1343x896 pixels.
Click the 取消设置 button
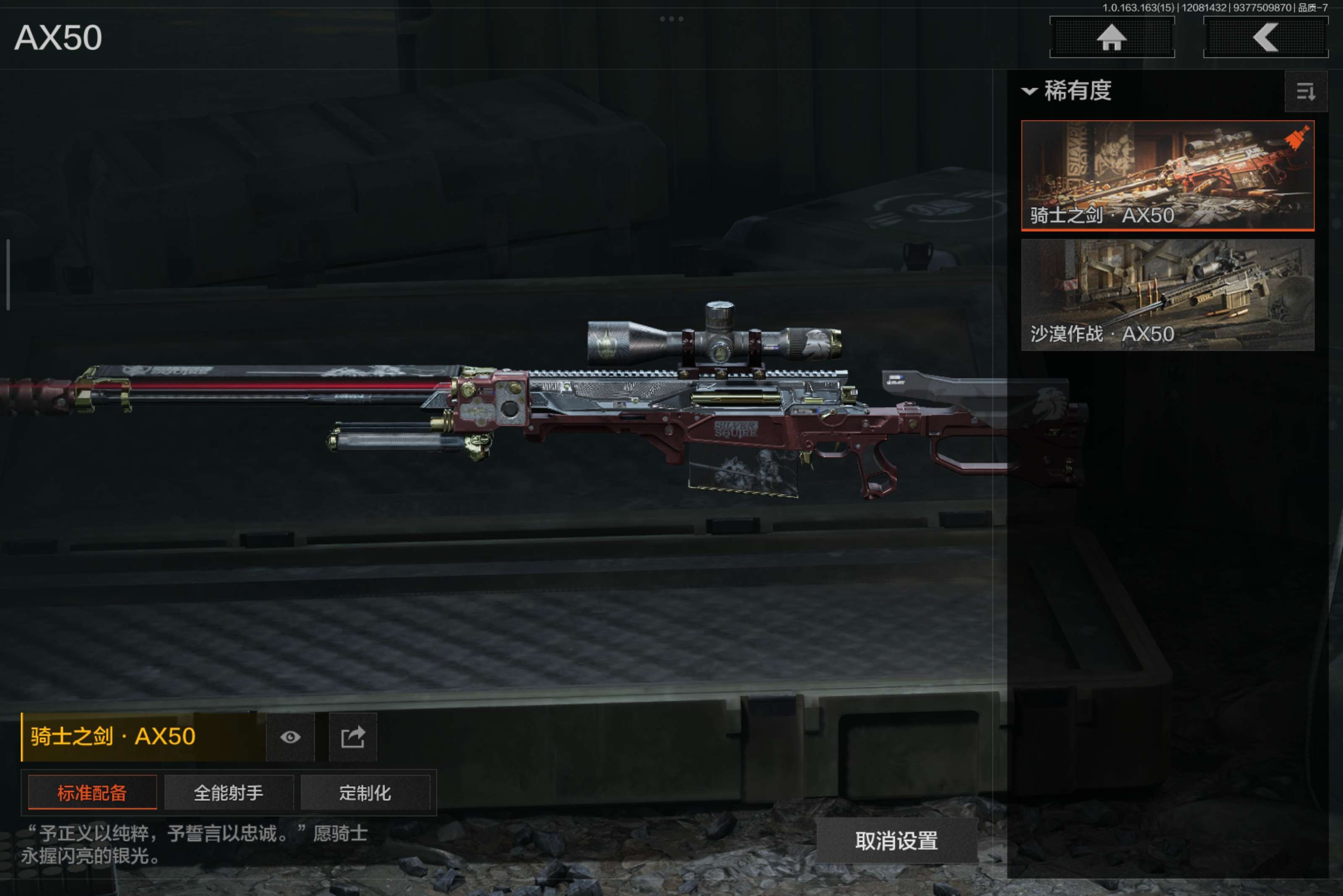pyautogui.click(x=896, y=840)
